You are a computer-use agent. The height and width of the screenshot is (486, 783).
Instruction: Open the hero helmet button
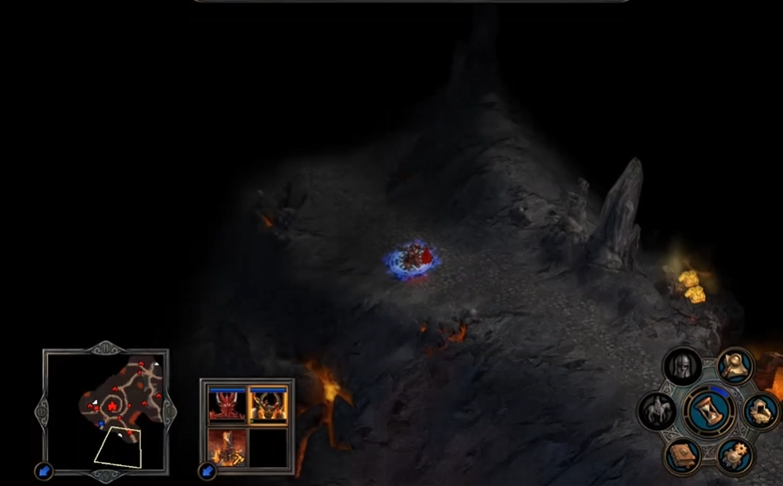click(x=683, y=366)
